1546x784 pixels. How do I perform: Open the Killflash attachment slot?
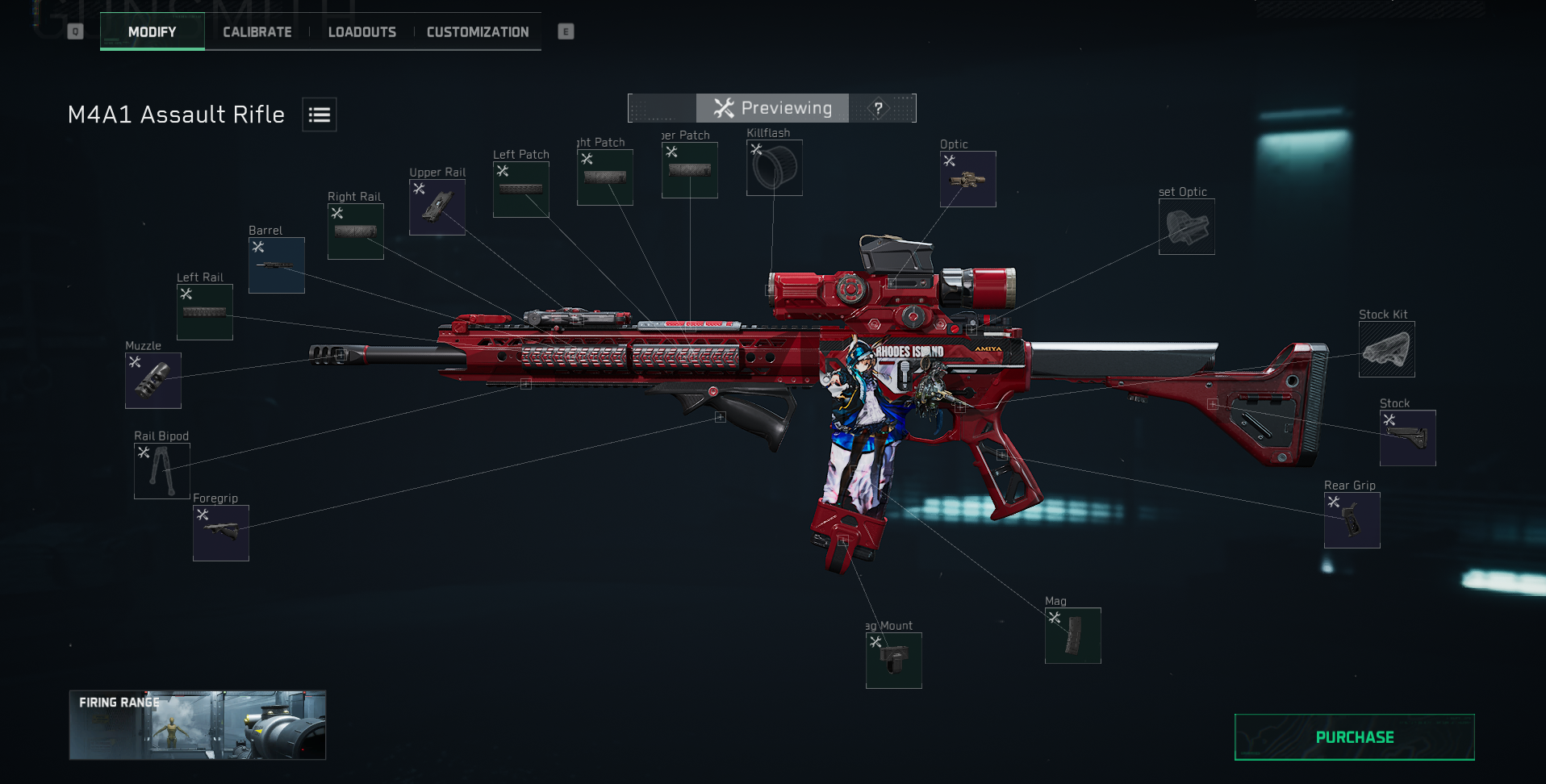774,169
